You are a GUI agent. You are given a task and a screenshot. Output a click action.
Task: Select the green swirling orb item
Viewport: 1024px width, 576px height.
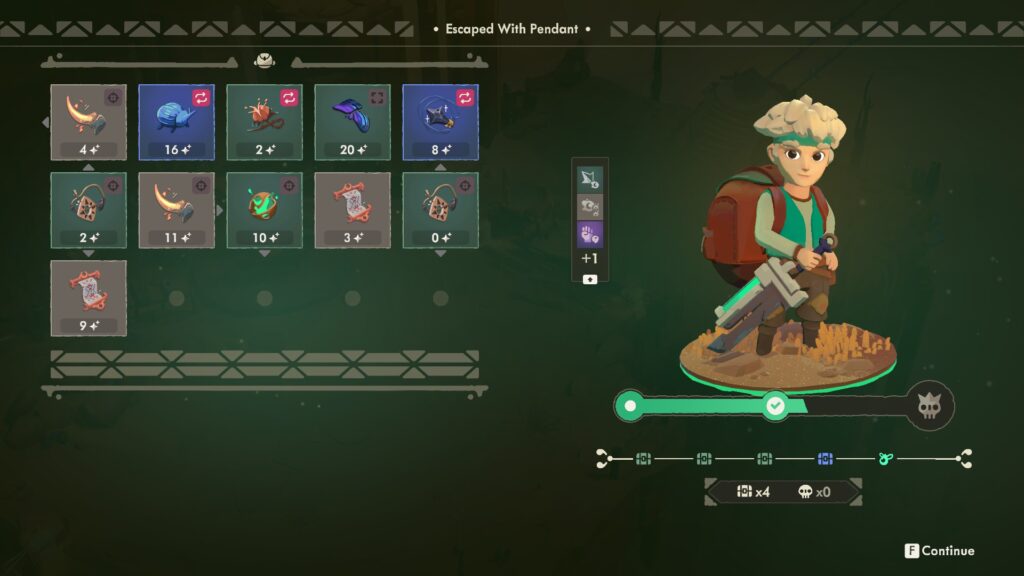click(x=265, y=210)
